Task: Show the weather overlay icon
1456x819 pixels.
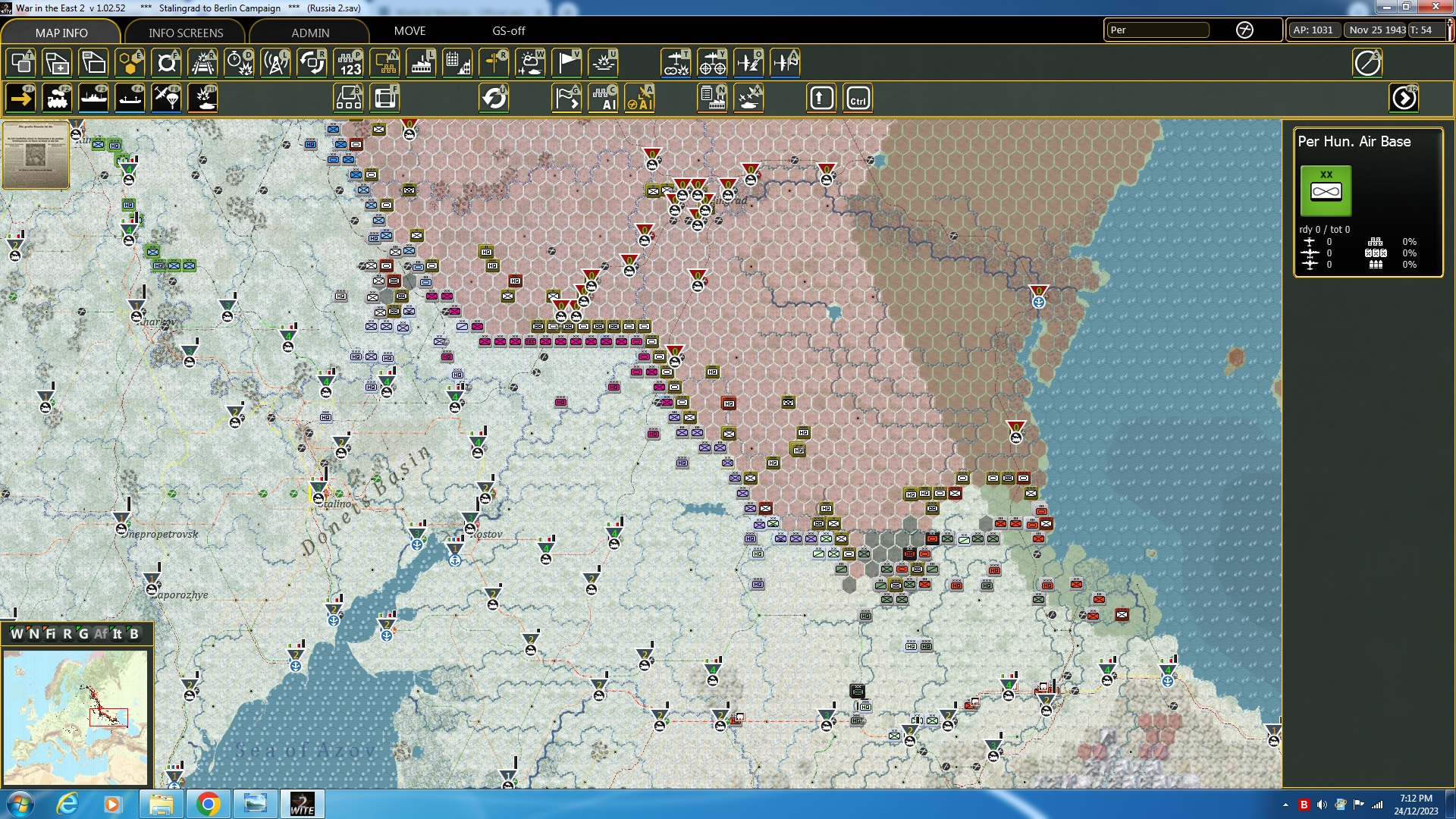Action: tap(530, 63)
